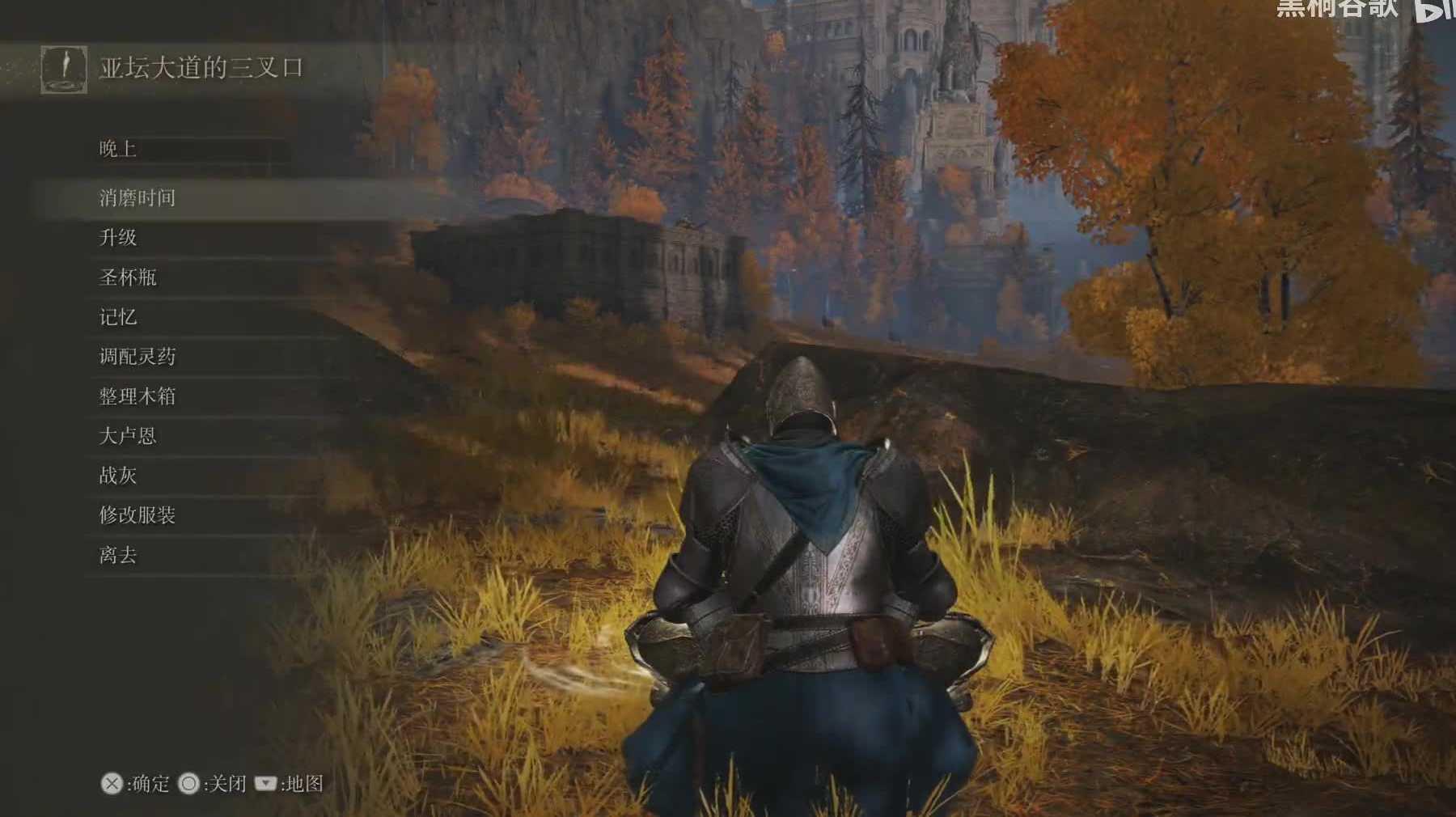Open 整理木箱 to sort the chest
This screenshot has height=817, width=1456.
coord(138,396)
